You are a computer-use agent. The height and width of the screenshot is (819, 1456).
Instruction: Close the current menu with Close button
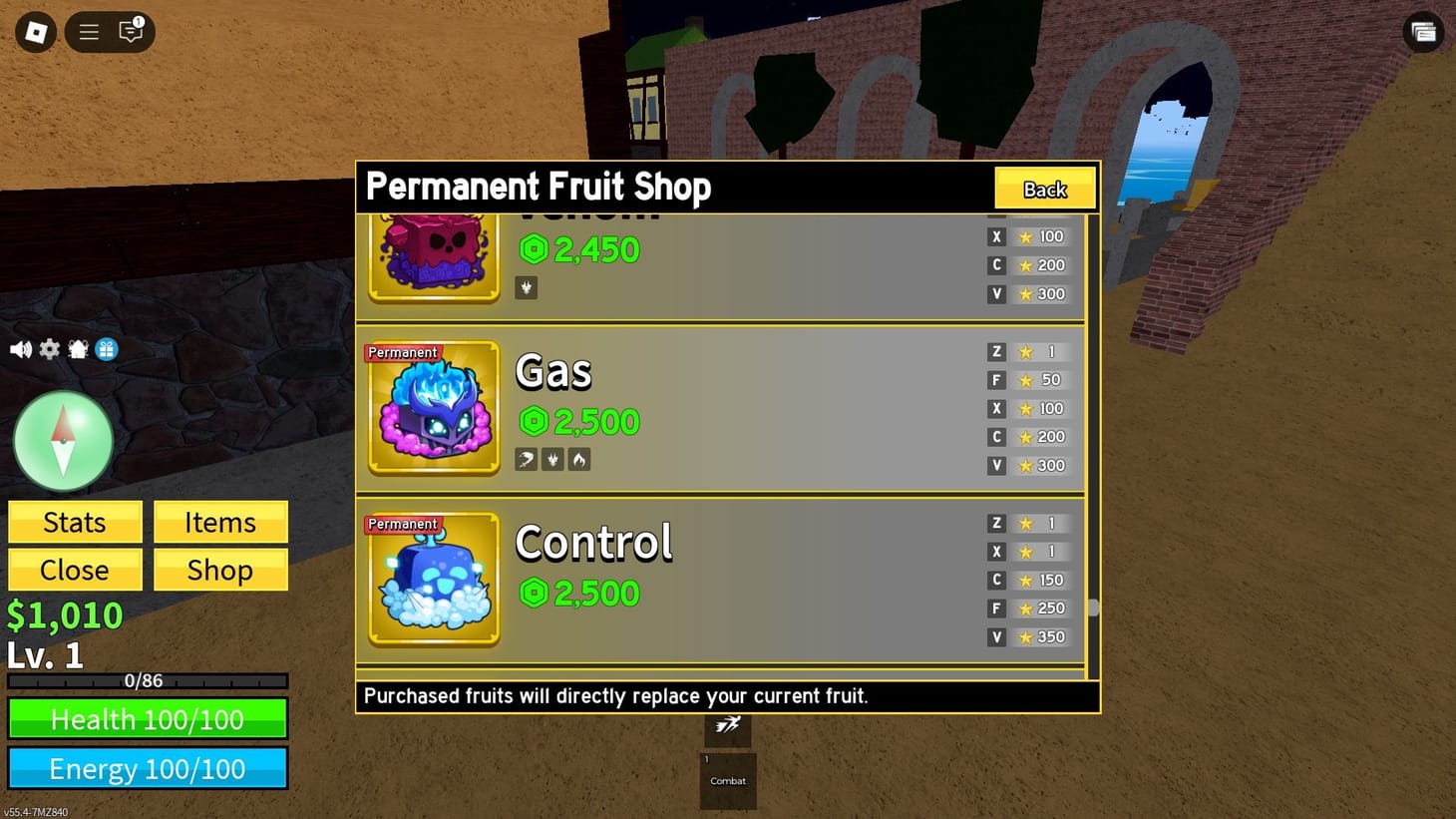point(75,570)
